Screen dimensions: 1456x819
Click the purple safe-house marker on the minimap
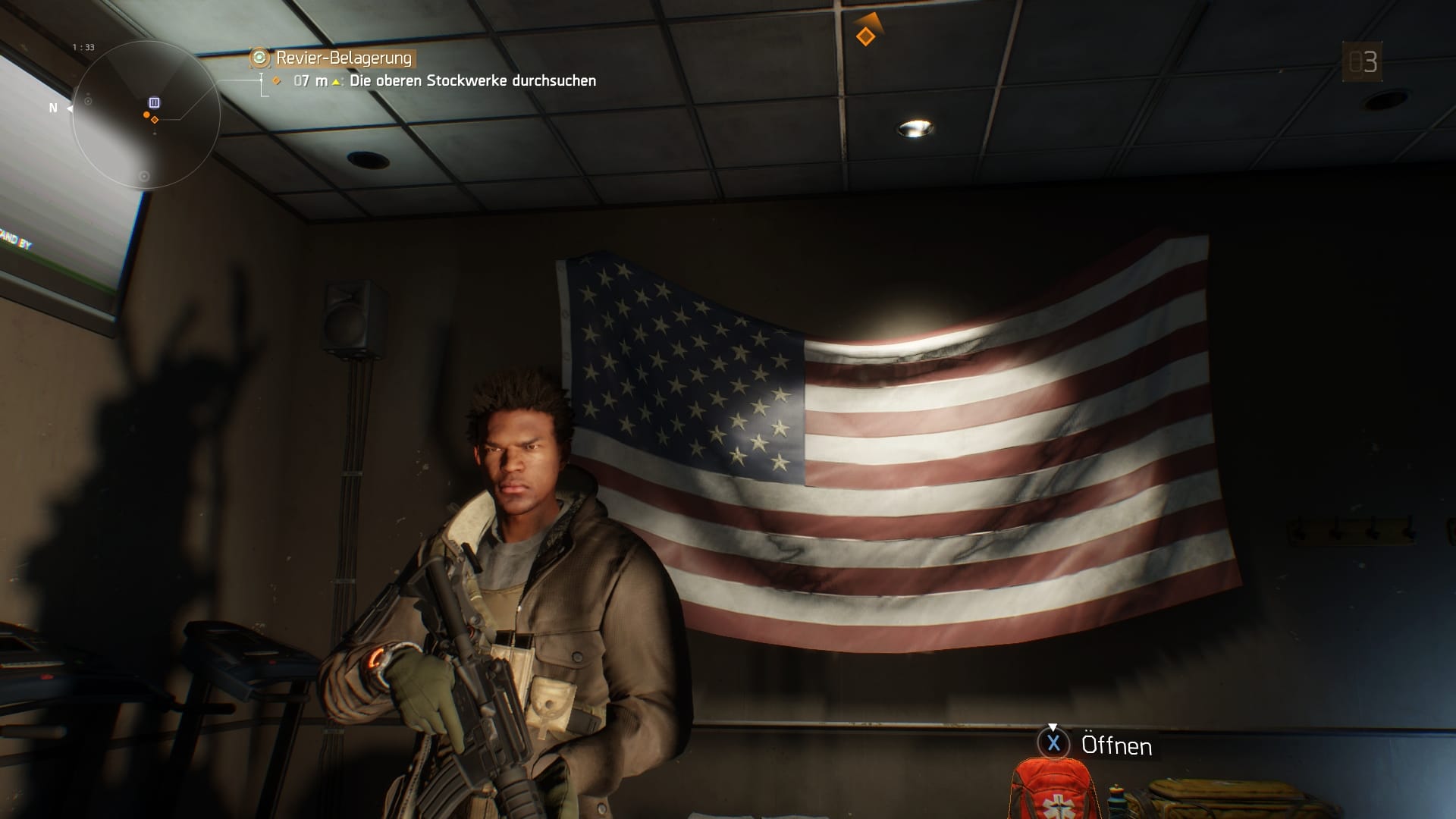(154, 102)
